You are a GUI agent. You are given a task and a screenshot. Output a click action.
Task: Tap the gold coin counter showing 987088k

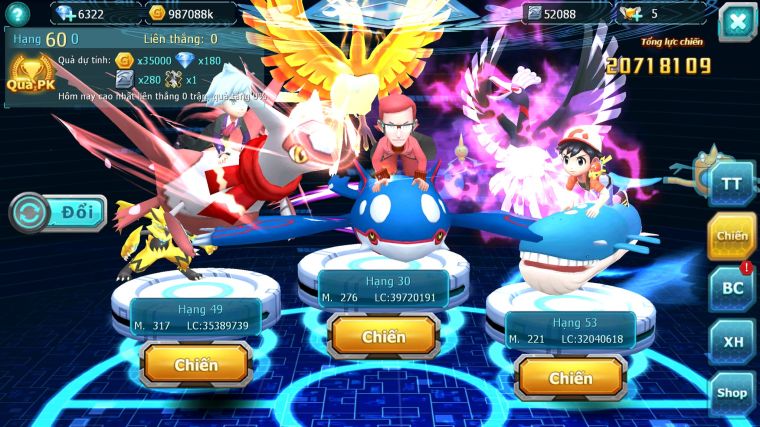click(x=190, y=13)
